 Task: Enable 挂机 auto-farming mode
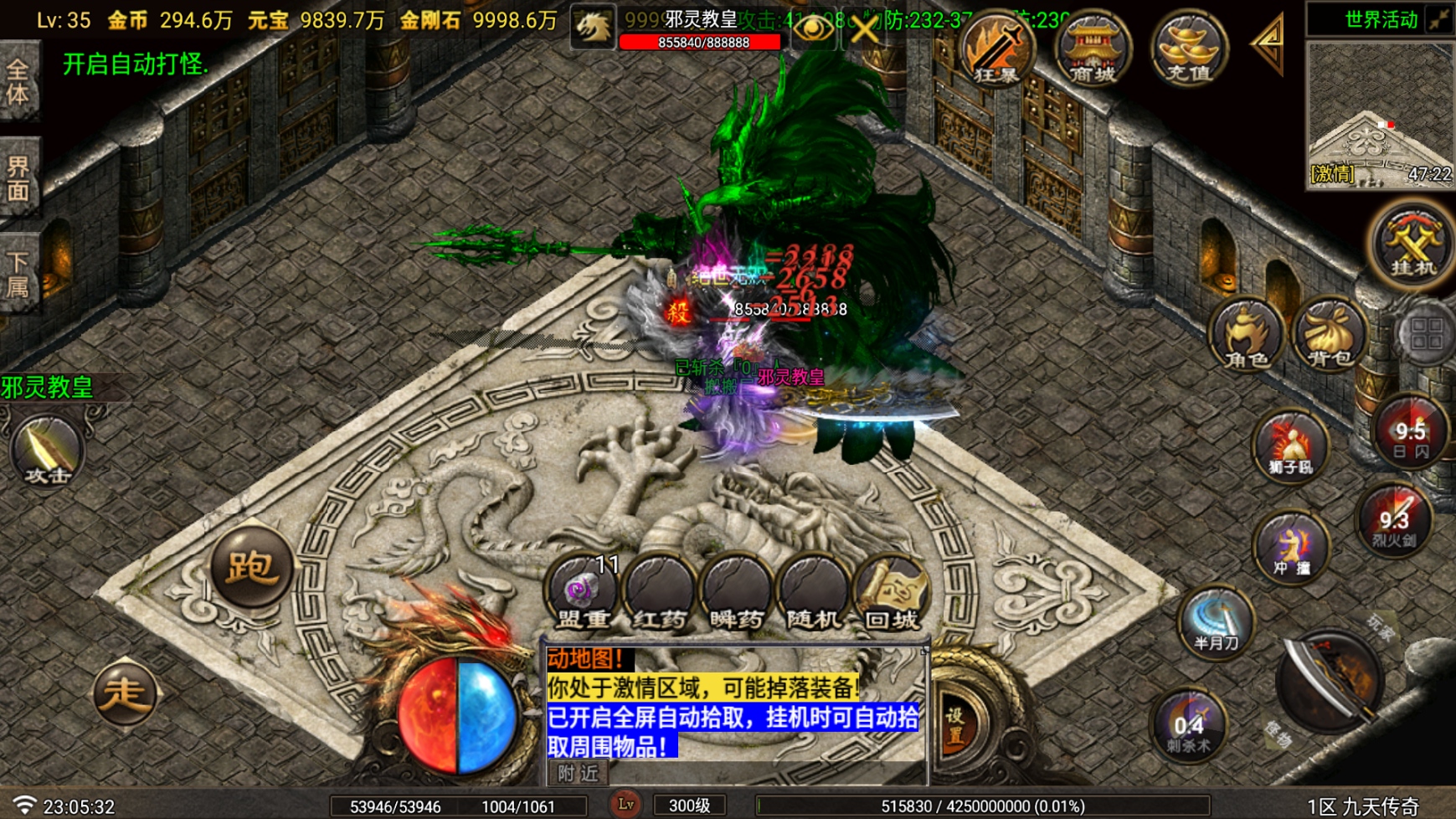pyautogui.click(x=1410, y=247)
